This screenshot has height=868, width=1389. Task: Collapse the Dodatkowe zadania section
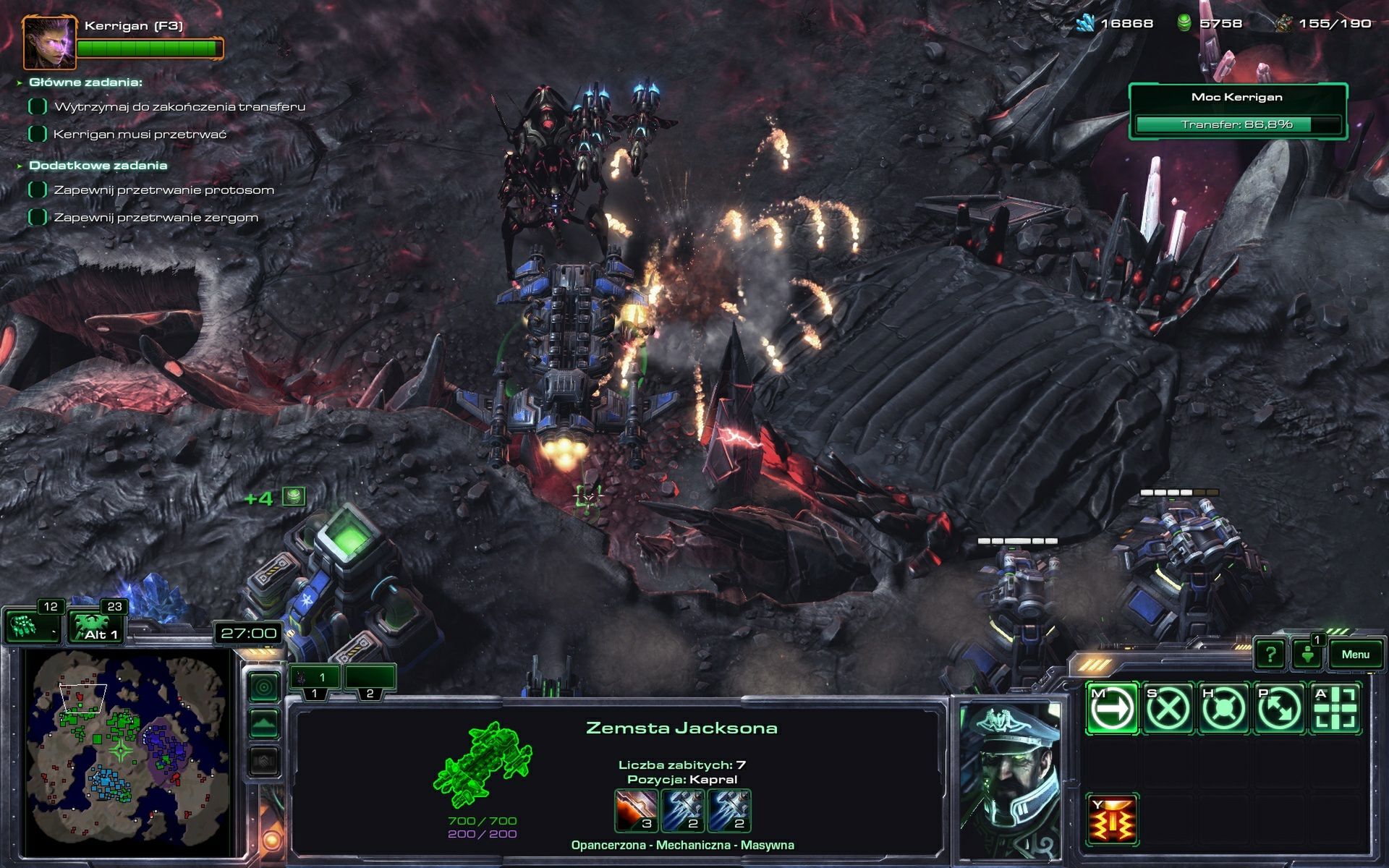(x=98, y=165)
